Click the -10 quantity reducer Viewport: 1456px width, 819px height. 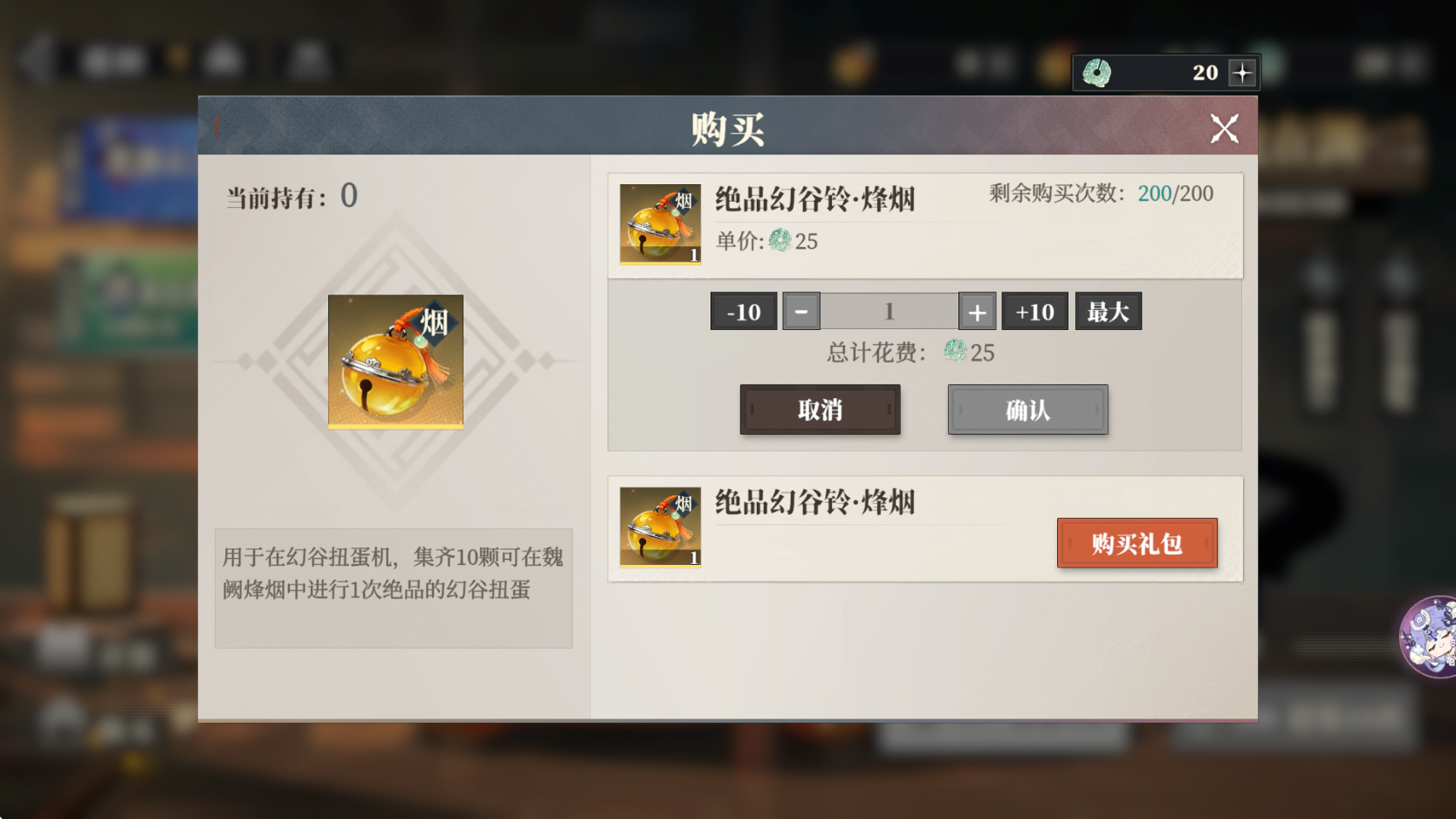click(x=743, y=311)
